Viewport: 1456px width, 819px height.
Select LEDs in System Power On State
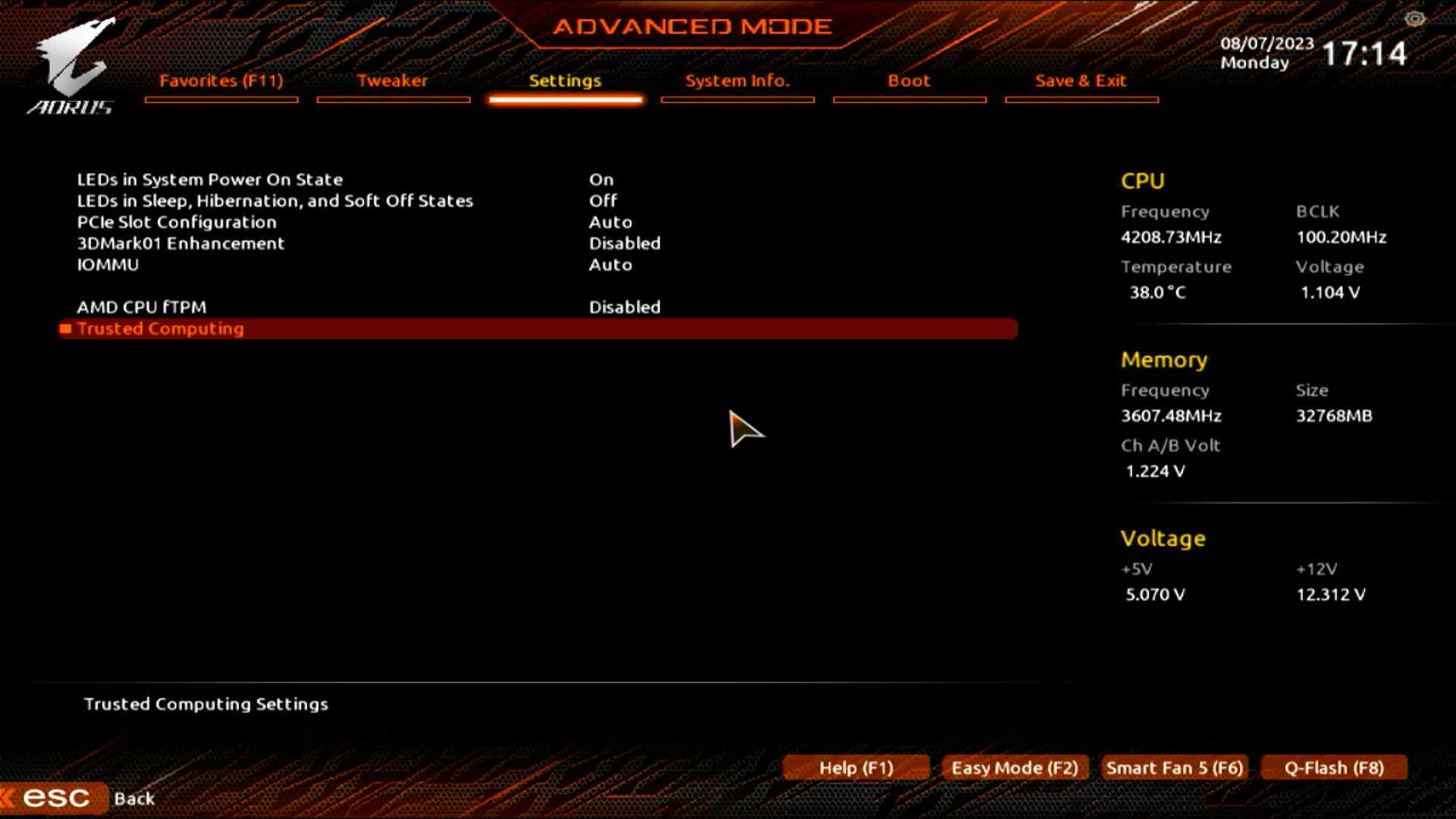pos(210,180)
